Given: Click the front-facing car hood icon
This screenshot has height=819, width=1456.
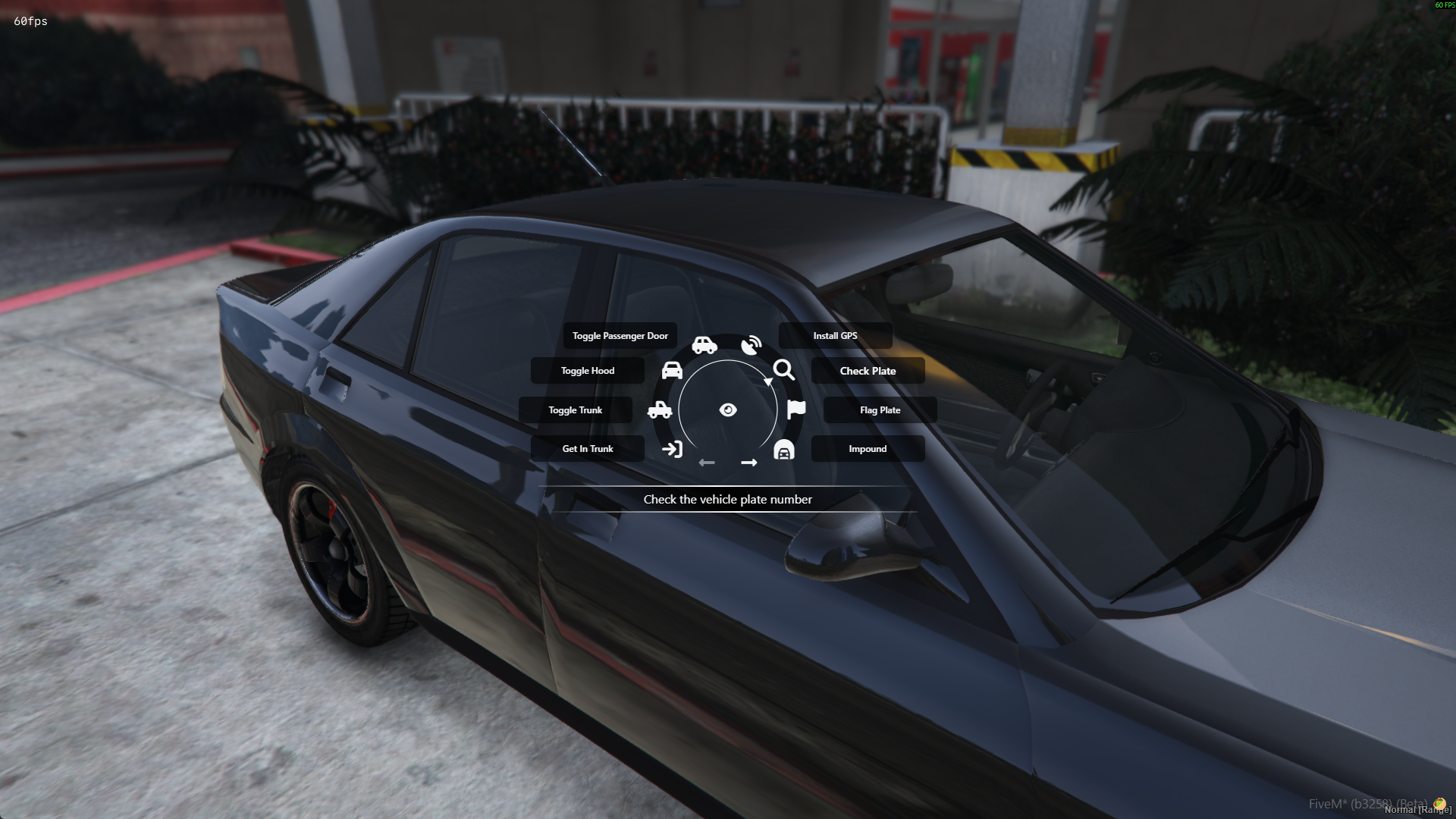Looking at the screenshot, I should pyautogui.click(x=672, y=370).
